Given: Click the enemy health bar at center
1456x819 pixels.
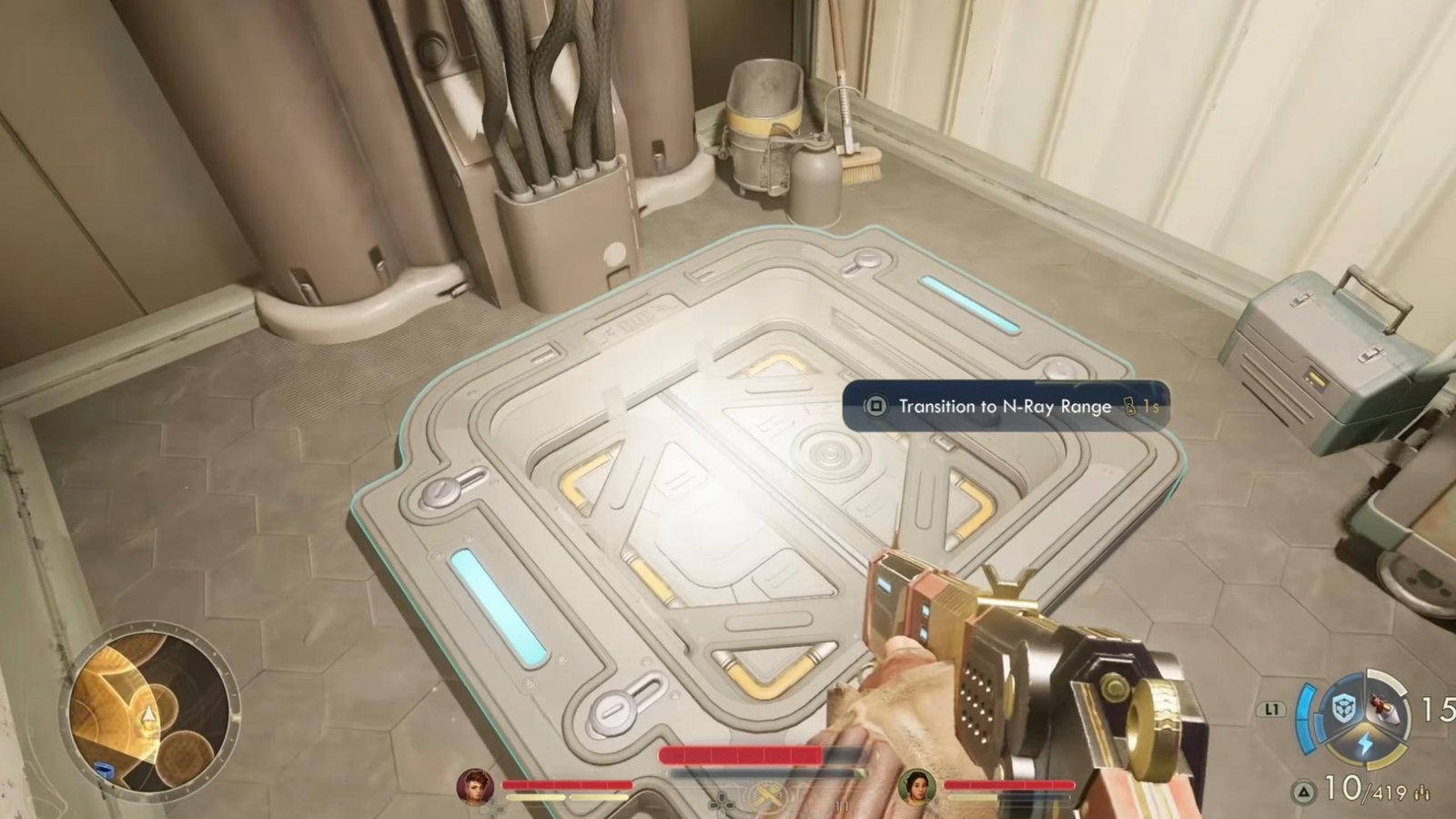Looking at the screenshot, I should (x=743, y=753).
